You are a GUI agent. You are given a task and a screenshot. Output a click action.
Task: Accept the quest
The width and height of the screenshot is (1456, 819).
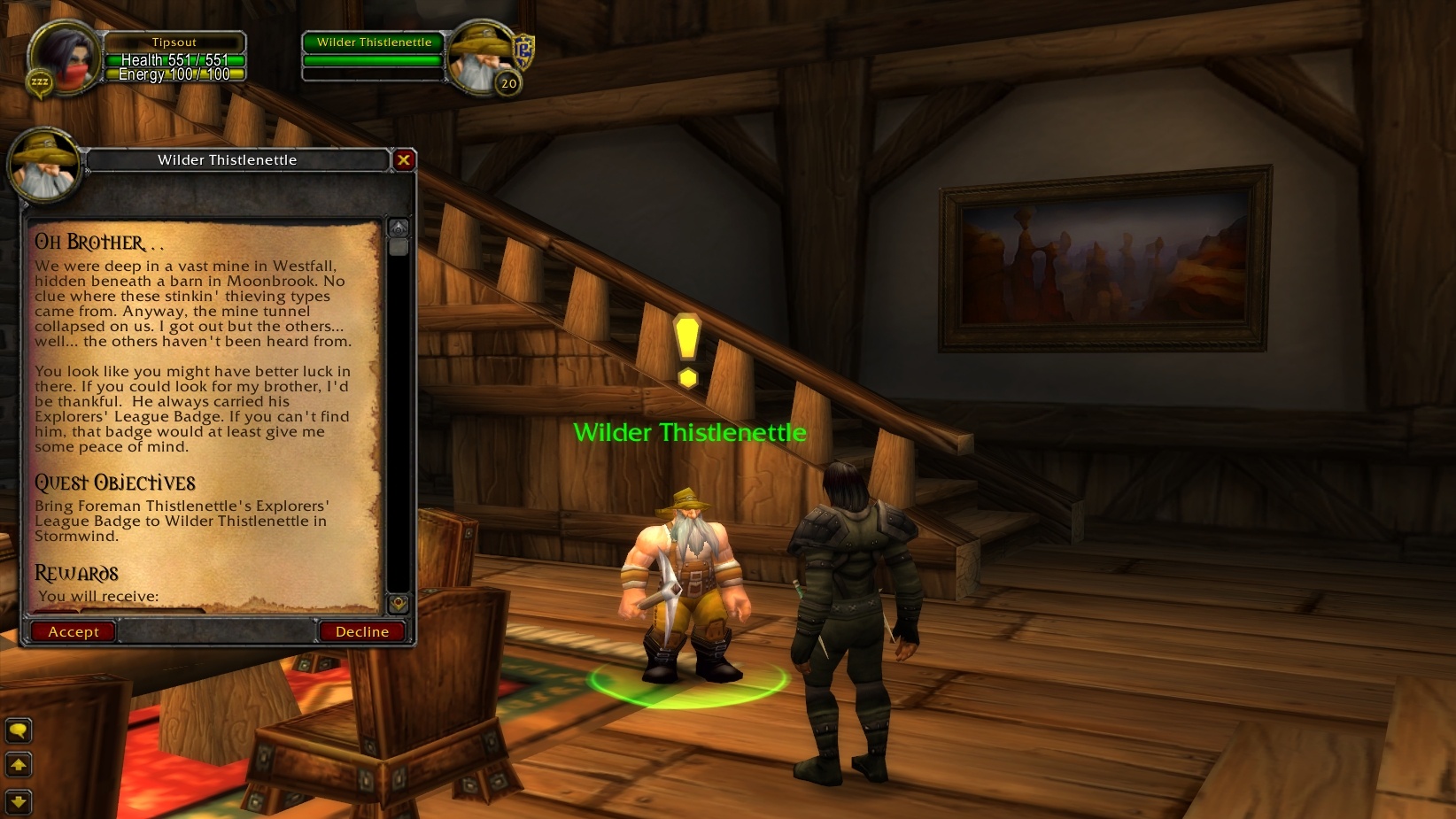(x=72, y=631)
